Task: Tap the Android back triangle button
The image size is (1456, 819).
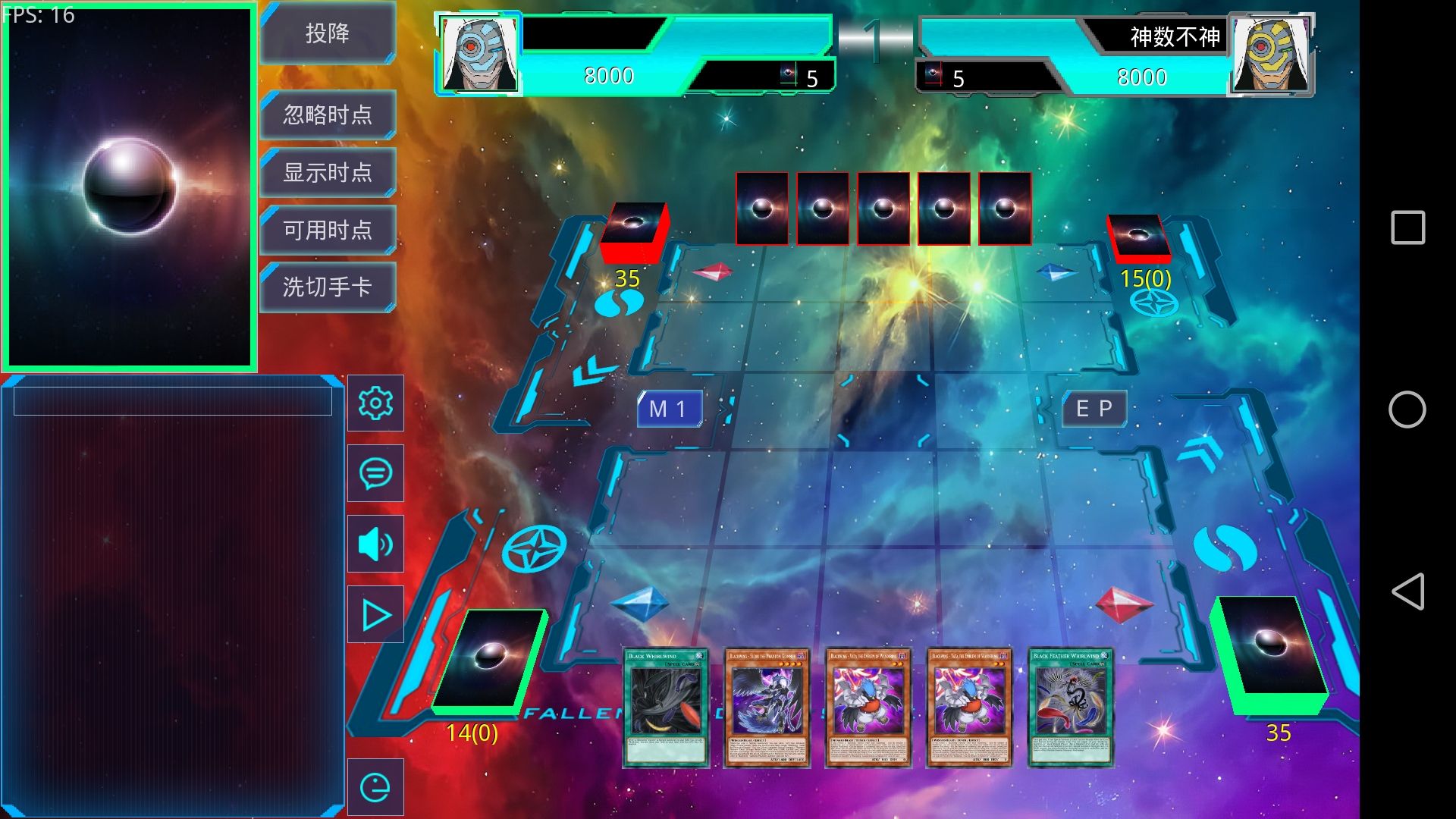Action: click(x=1407, y=591)
